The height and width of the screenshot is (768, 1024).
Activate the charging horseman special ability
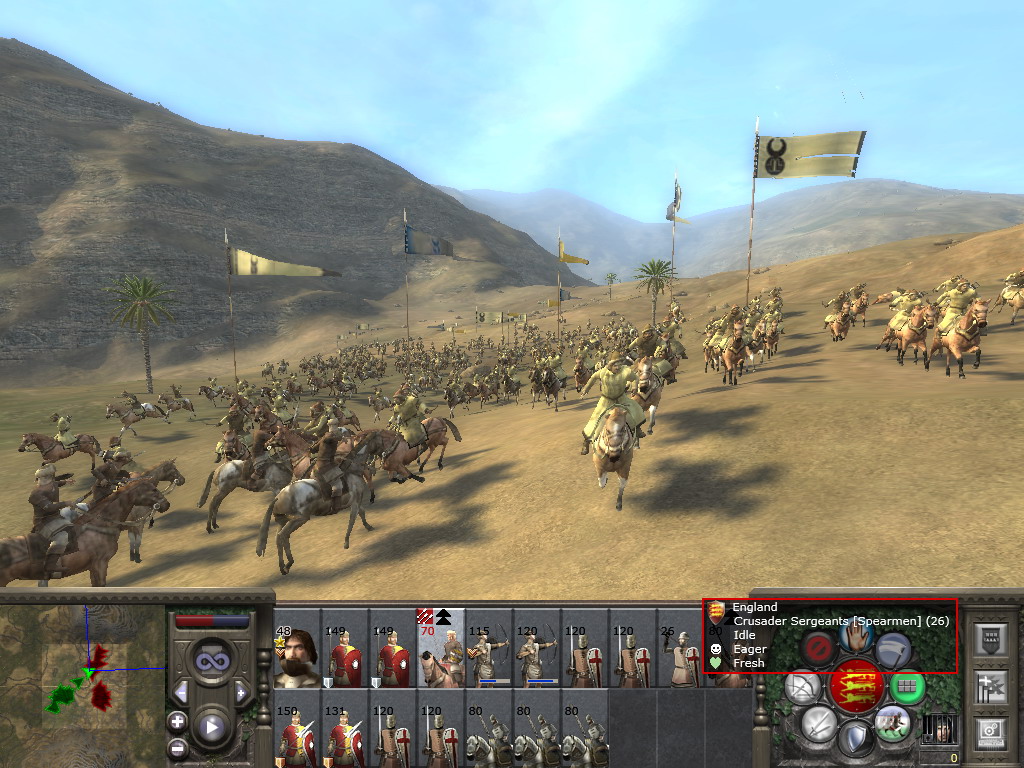(891, 723)
